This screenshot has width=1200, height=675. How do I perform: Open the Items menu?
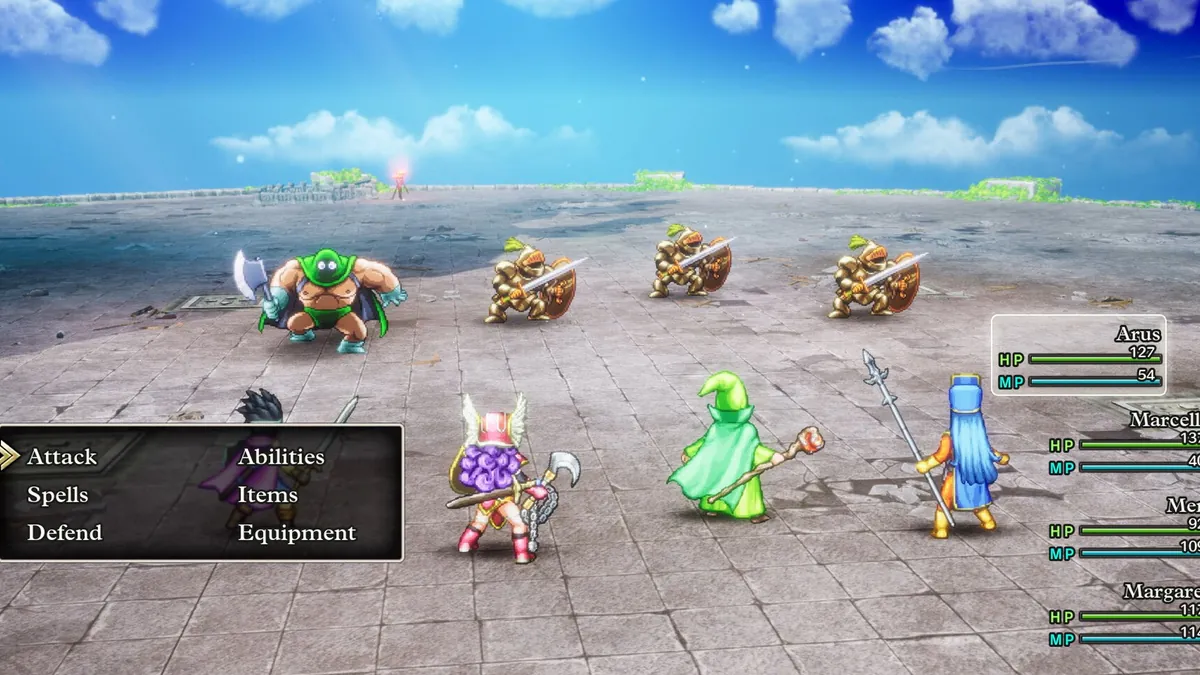tap(267, 495)
